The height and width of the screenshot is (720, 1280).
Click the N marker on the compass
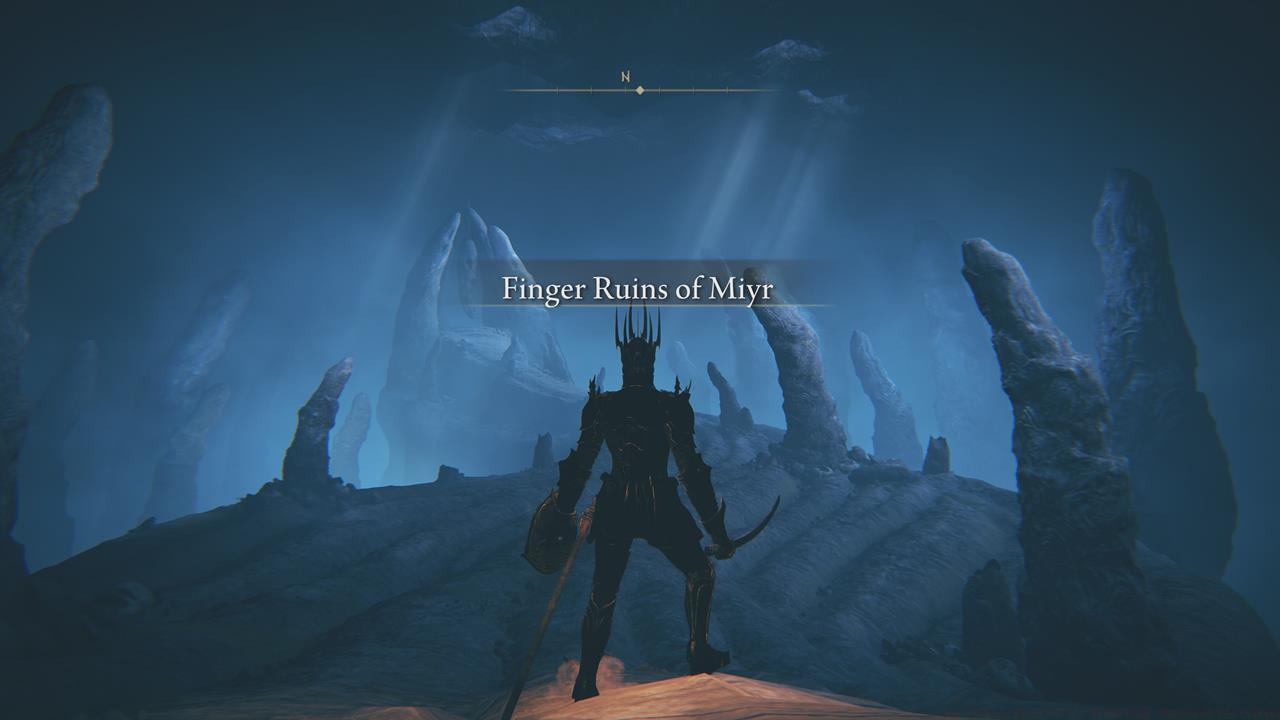pyautogui.click(x=626, y=77)
